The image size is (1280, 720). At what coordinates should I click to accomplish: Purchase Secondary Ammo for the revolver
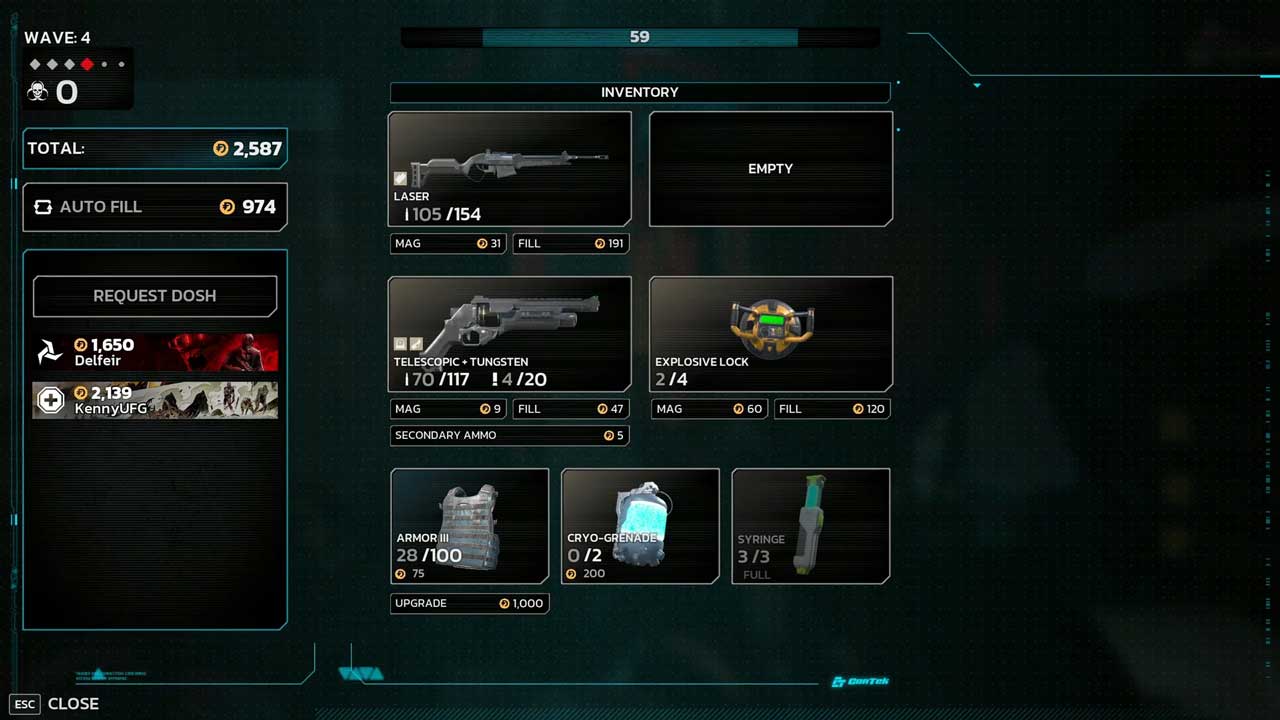pyautogui.click(x=509, y=435)
